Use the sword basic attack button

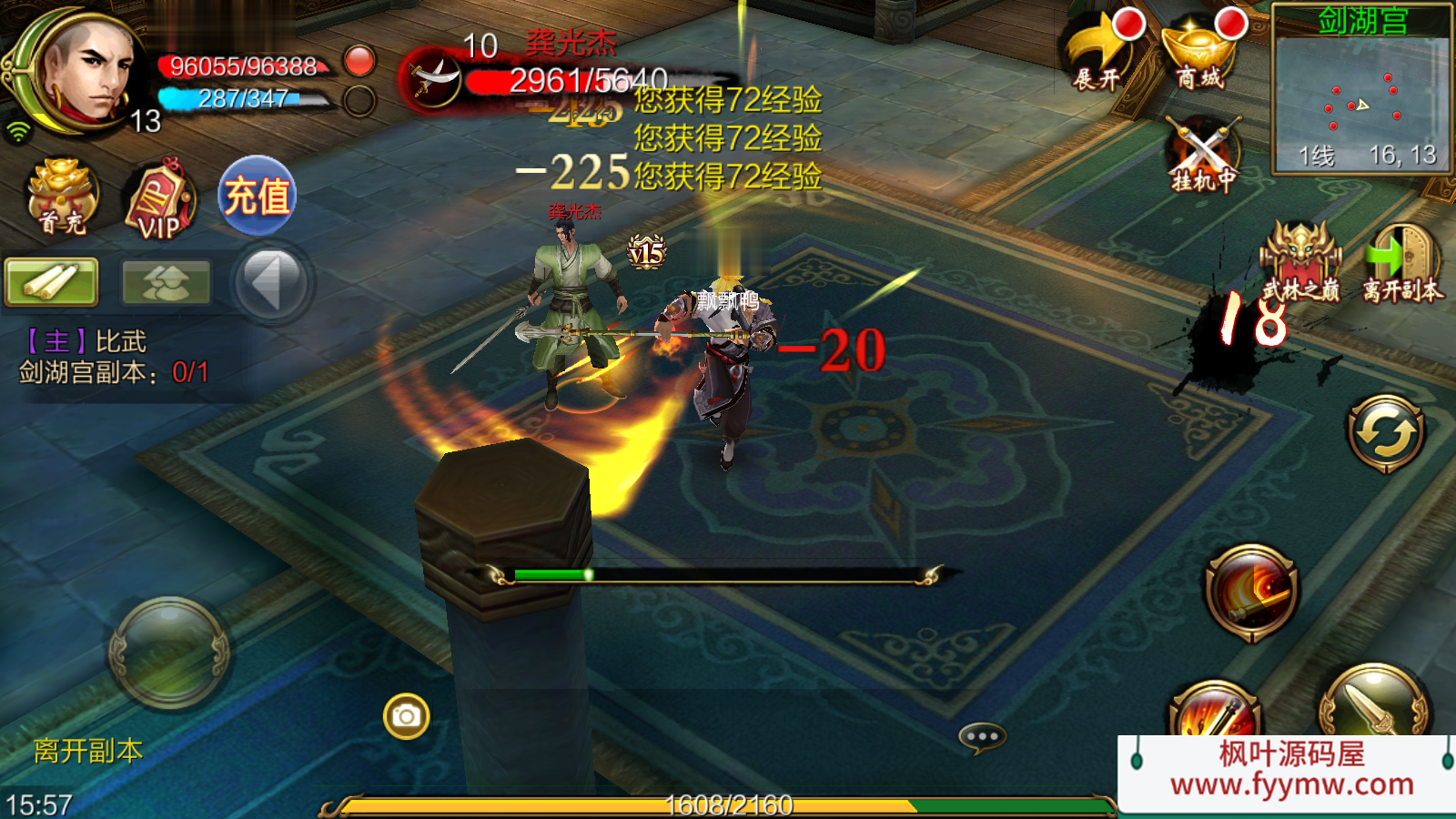[x=1373, y=706]
